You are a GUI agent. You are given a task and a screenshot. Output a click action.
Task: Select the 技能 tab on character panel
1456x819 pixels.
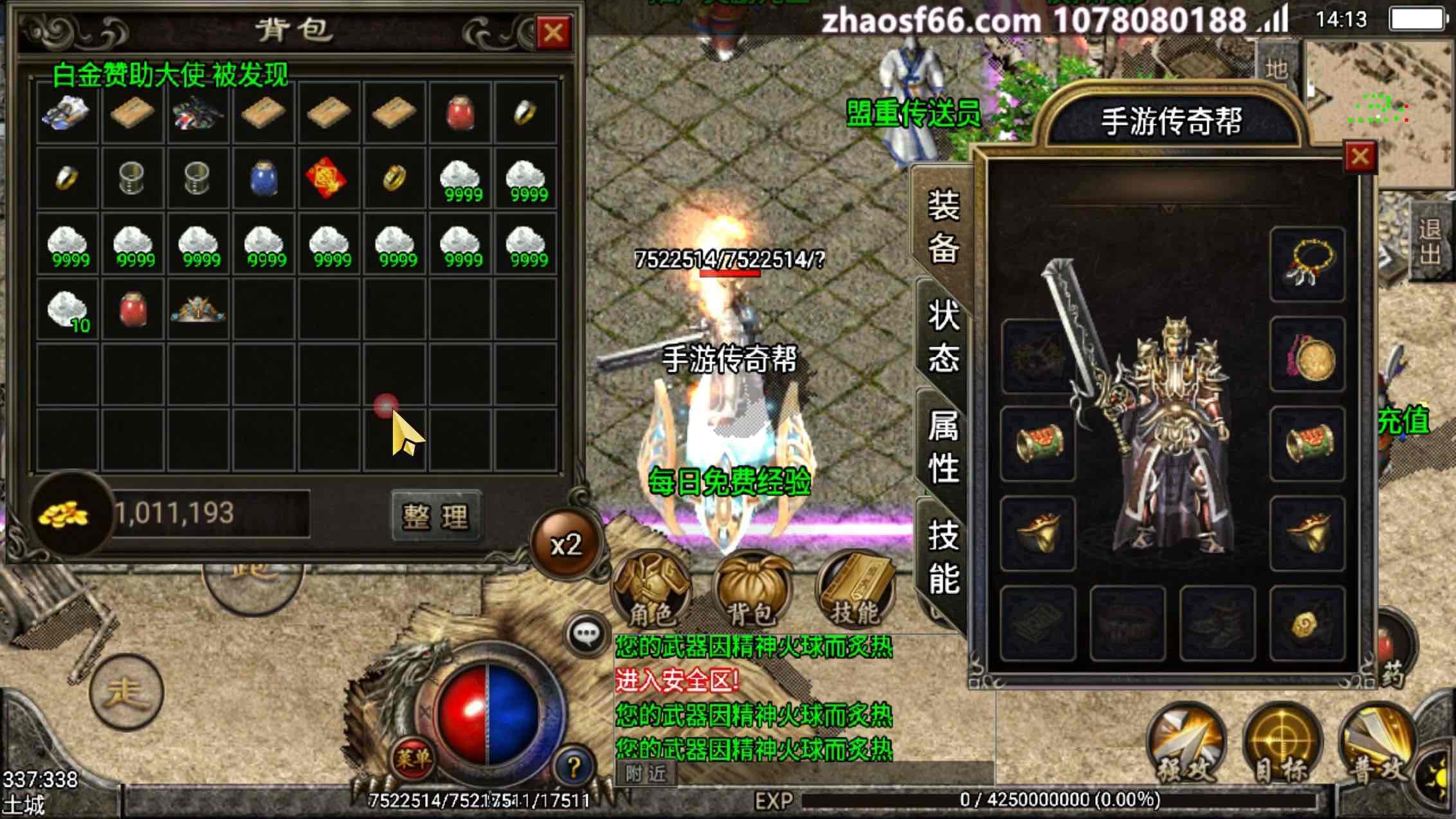(x=943, y=556)
